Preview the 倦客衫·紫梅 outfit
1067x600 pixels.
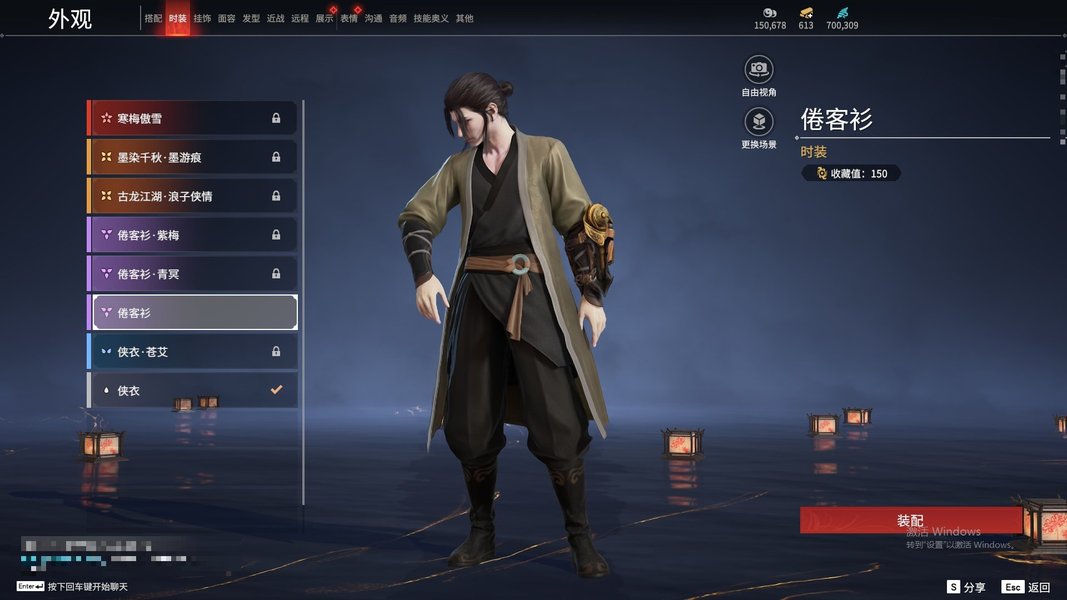click(x=193, y=235)
